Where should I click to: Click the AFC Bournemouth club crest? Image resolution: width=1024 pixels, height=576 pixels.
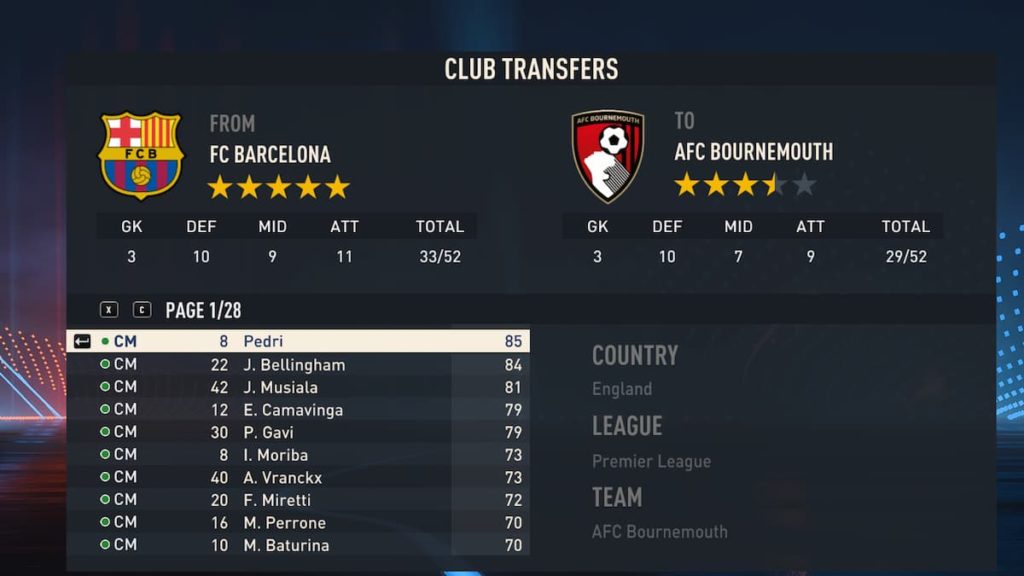click(x=607, y=156)
